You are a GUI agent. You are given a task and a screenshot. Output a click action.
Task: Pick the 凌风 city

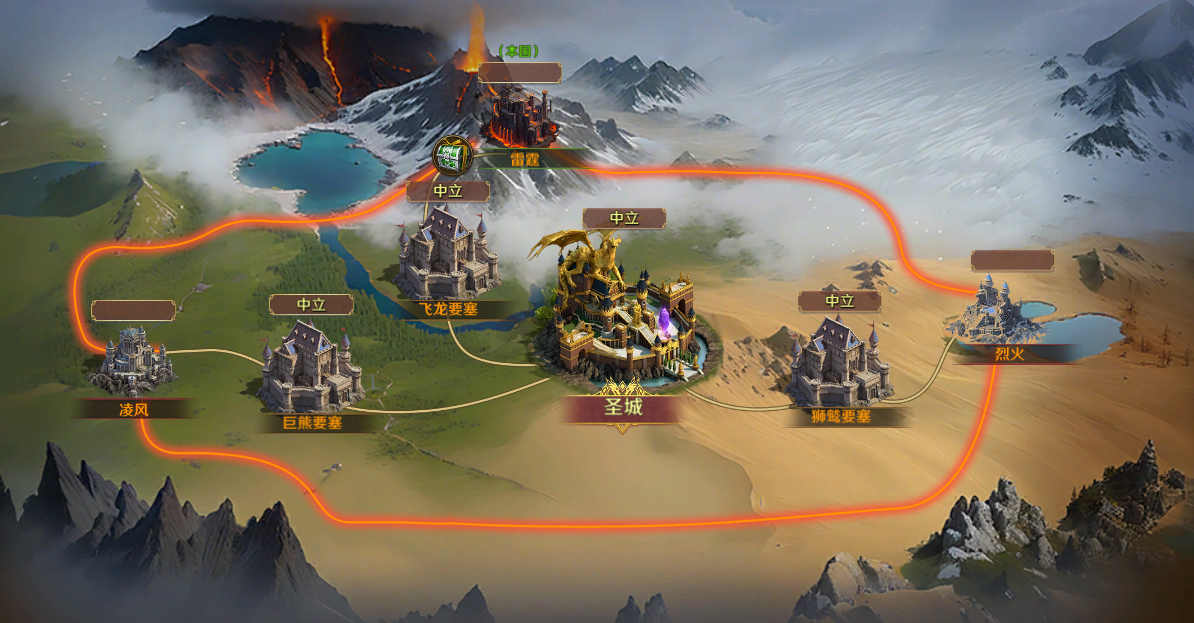pyautogui.click(x=131, y=358)
